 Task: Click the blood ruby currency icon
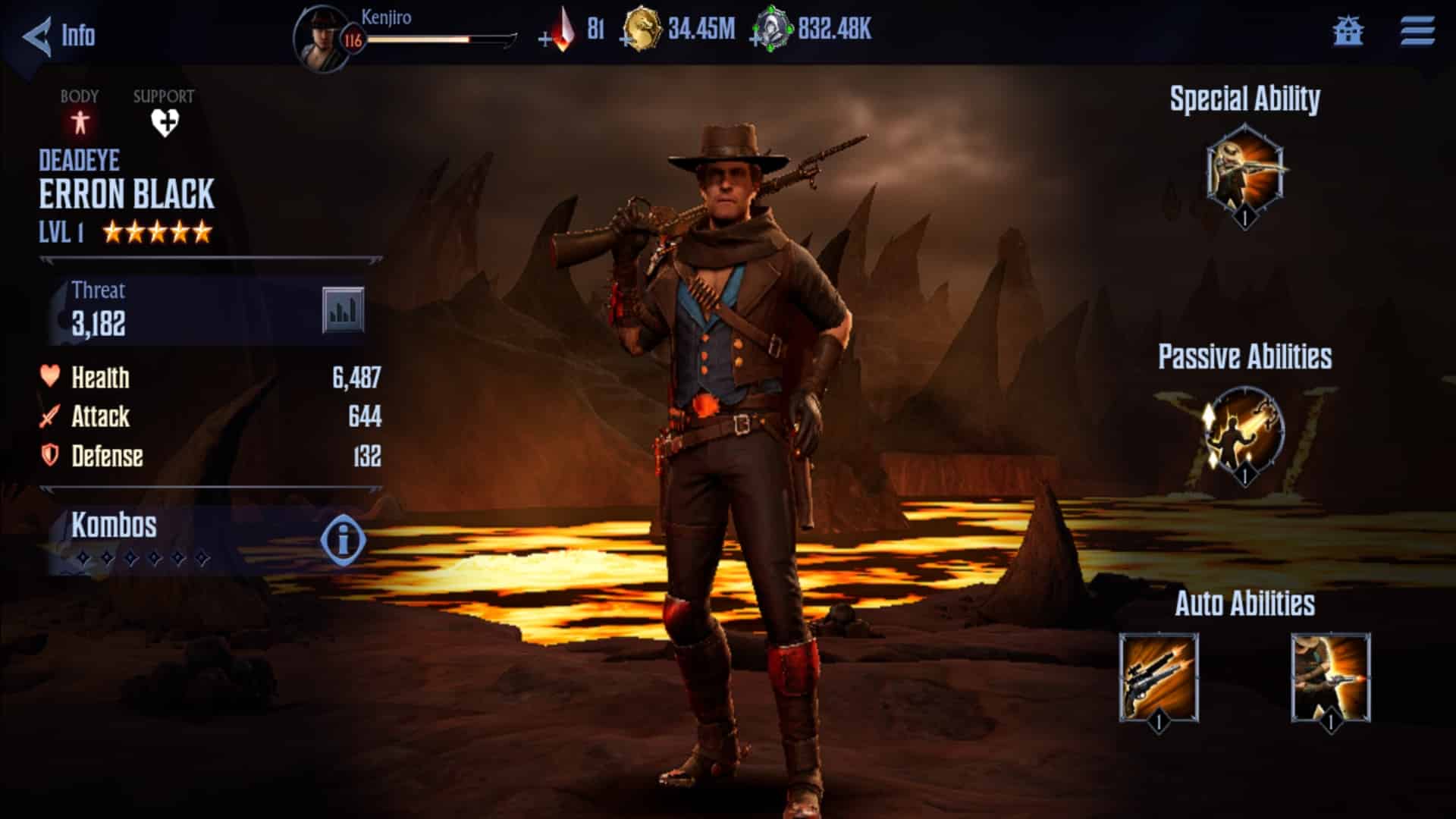point(564,30)
